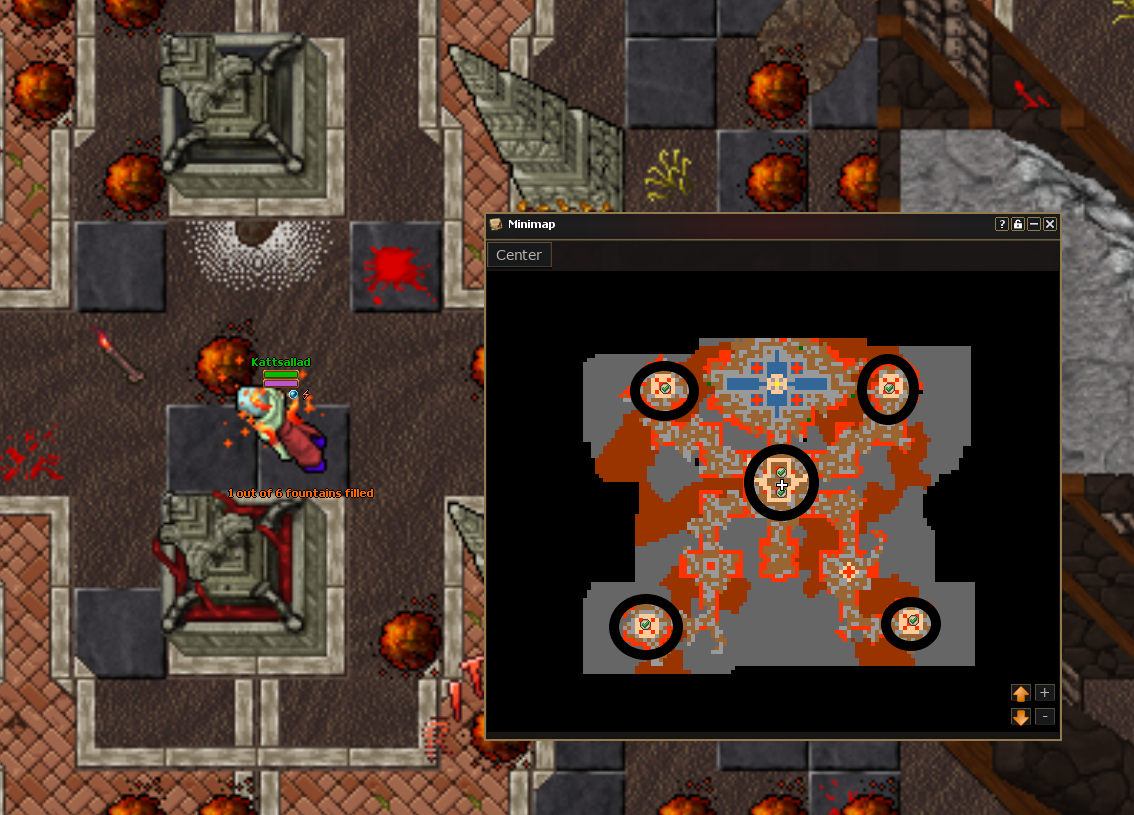Viewport: 1134px width, 815px height.
Task: Zoom in the minimap with plus button
Action: [x=1044, y=692]
